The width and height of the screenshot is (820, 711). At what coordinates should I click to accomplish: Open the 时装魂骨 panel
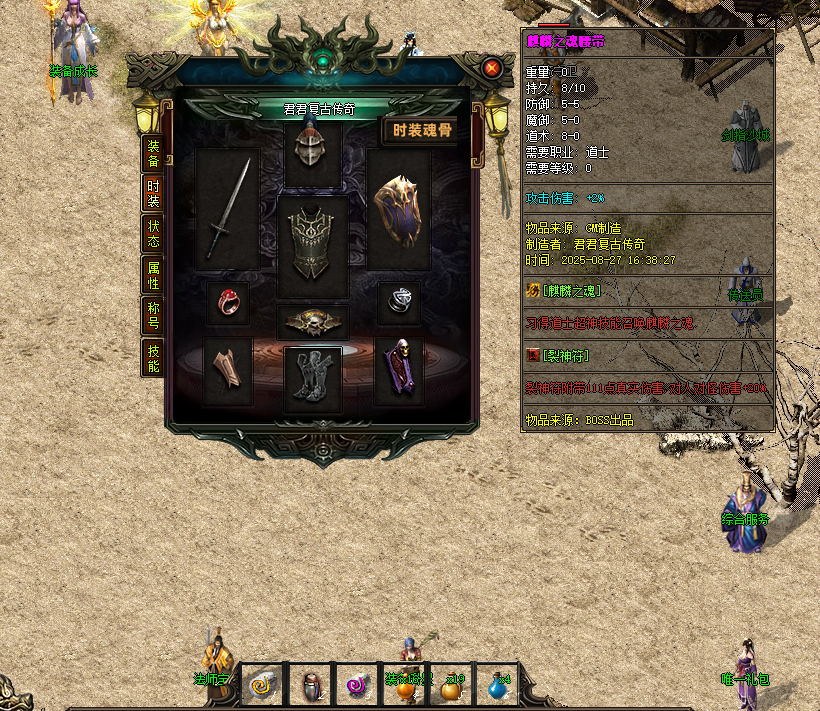pyautogui.click(x=421, y=130)
